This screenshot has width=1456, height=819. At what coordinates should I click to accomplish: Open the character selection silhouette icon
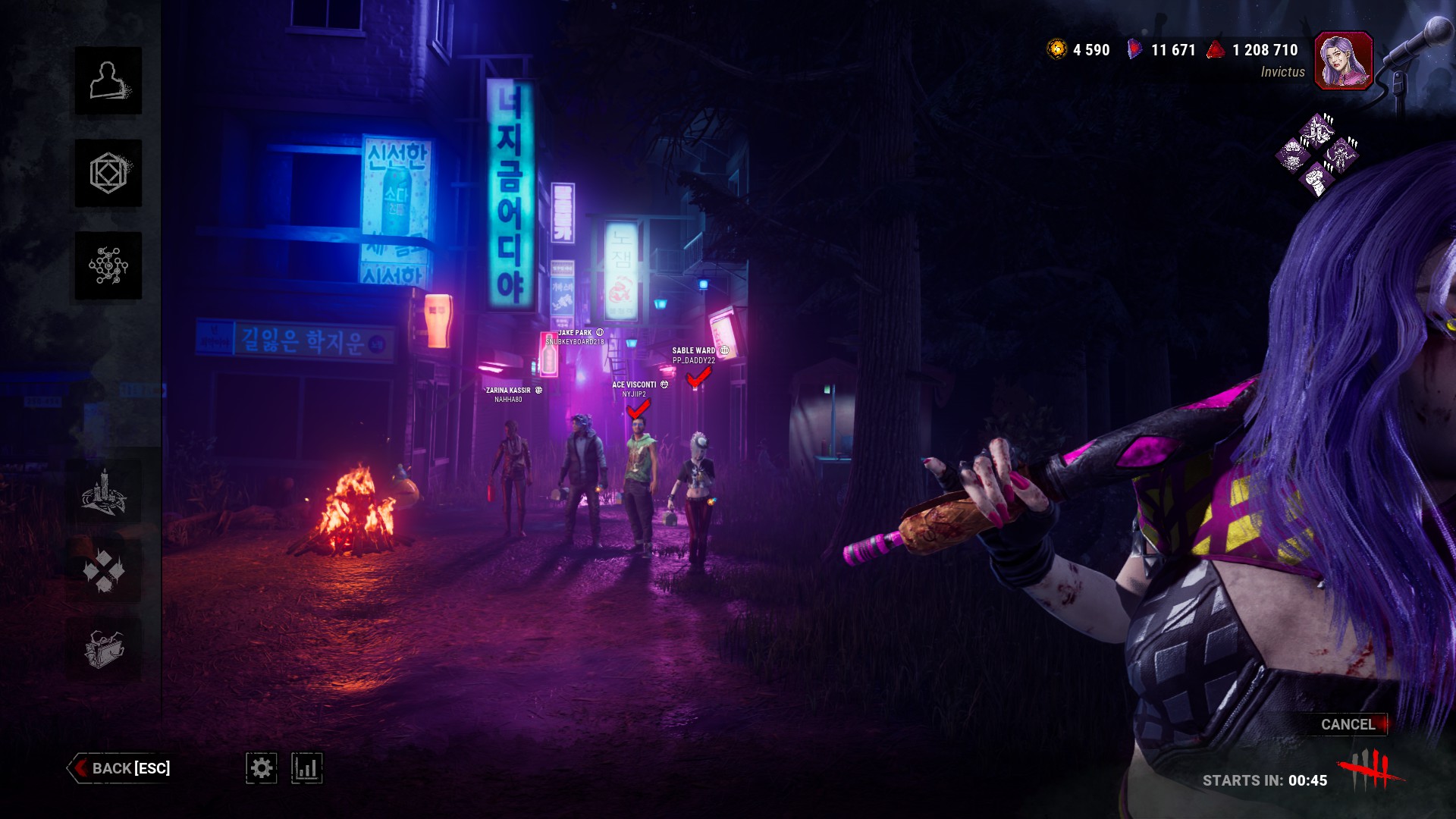(108, 81)
